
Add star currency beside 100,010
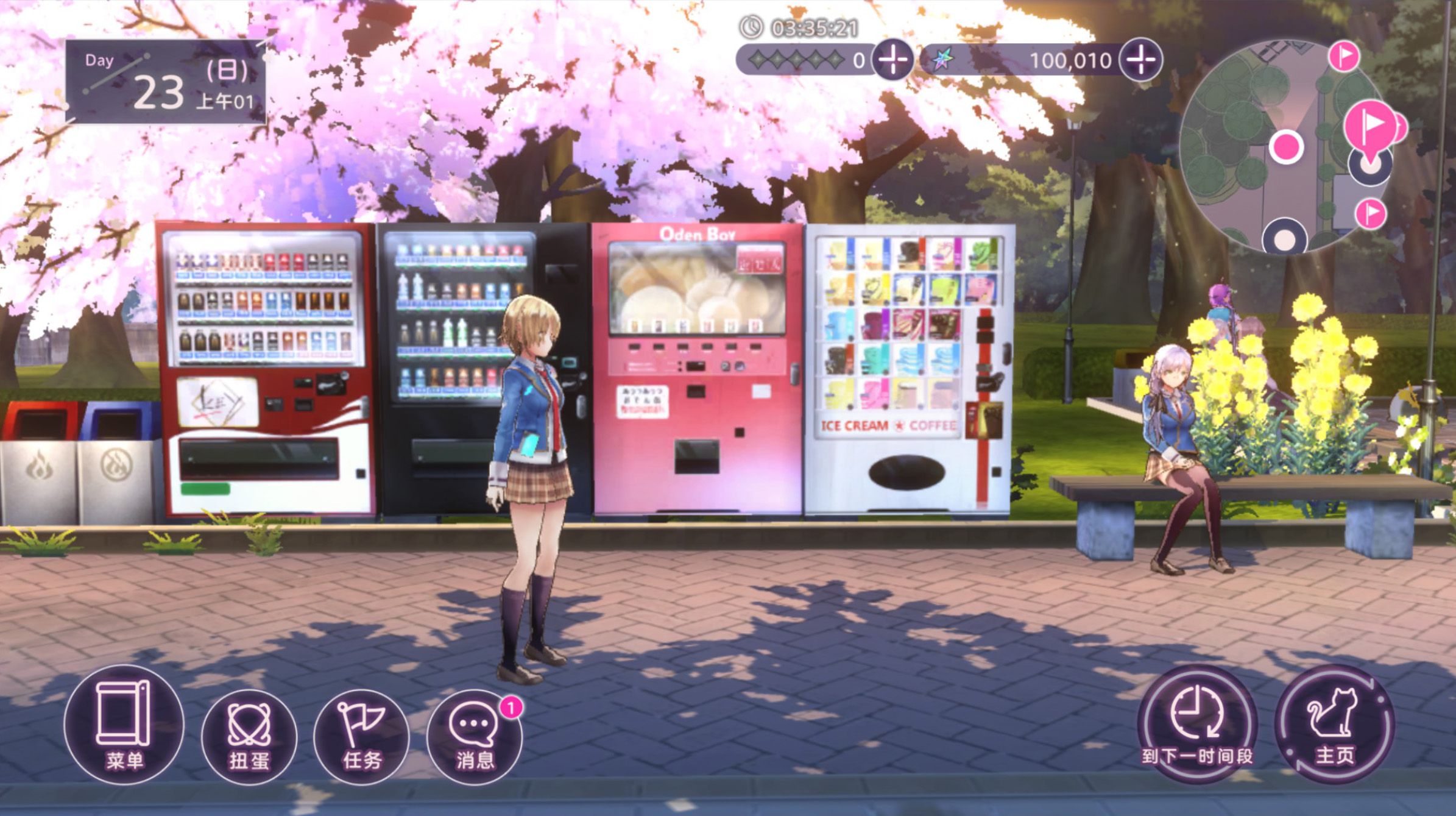1140,60
